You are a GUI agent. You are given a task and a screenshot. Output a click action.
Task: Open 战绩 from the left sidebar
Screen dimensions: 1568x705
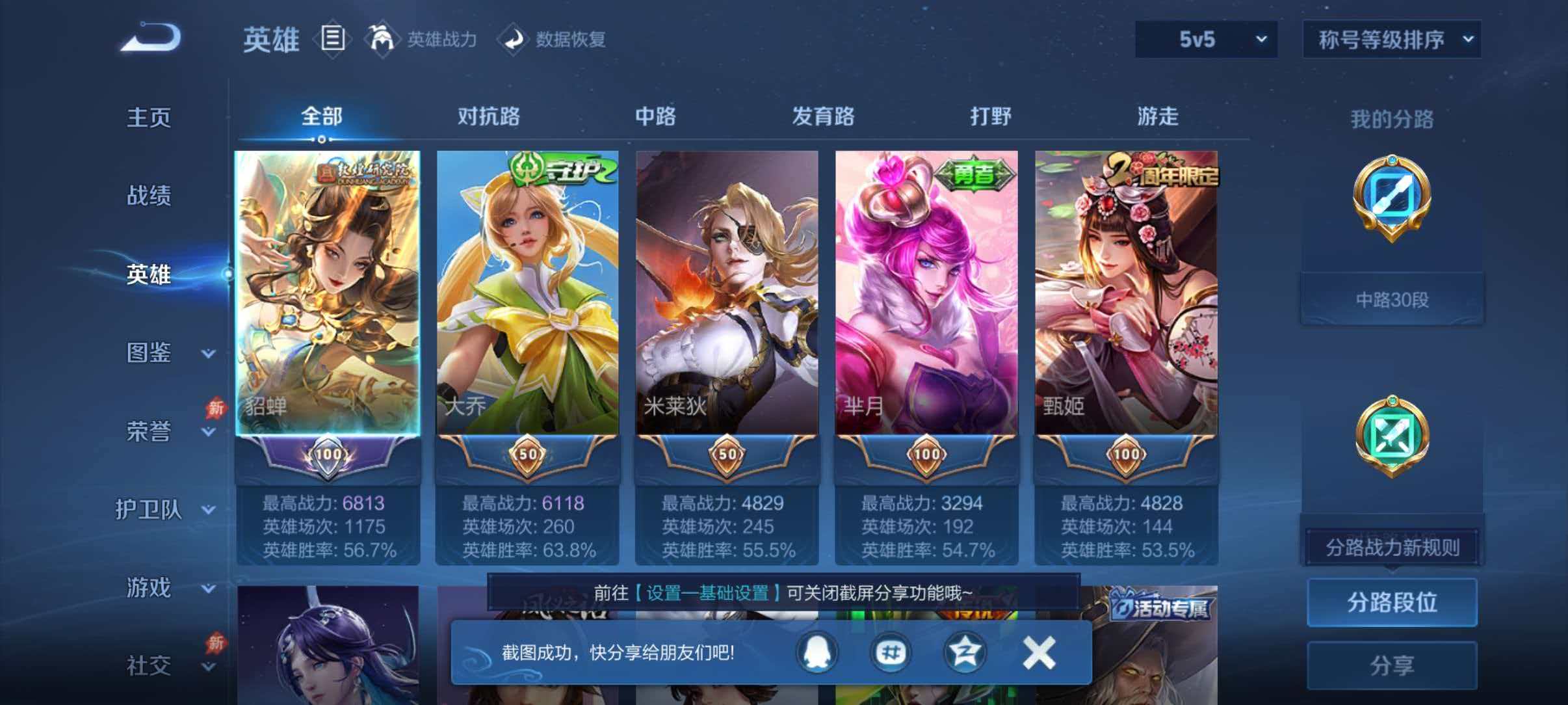[151, 196]
